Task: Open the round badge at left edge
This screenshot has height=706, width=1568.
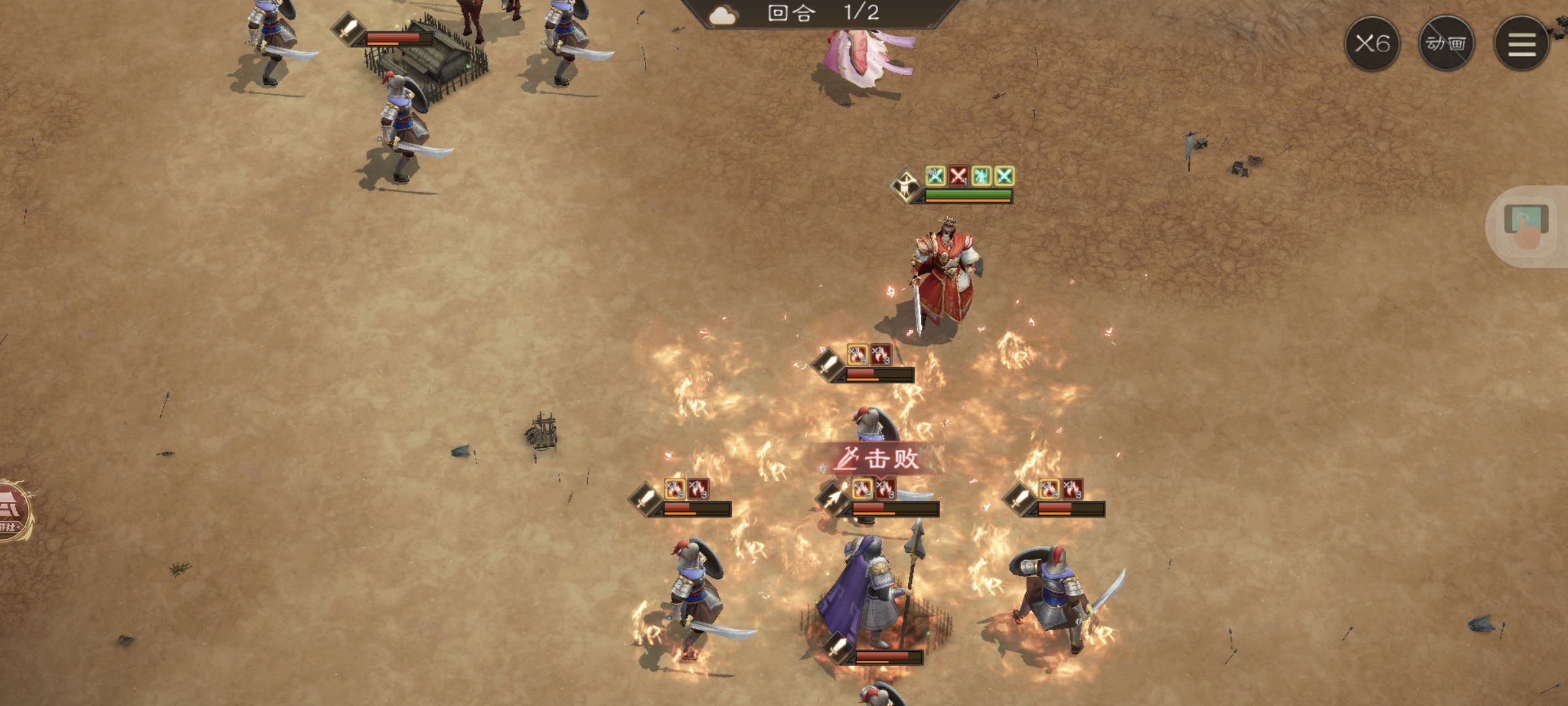Action: coord(13,512)
